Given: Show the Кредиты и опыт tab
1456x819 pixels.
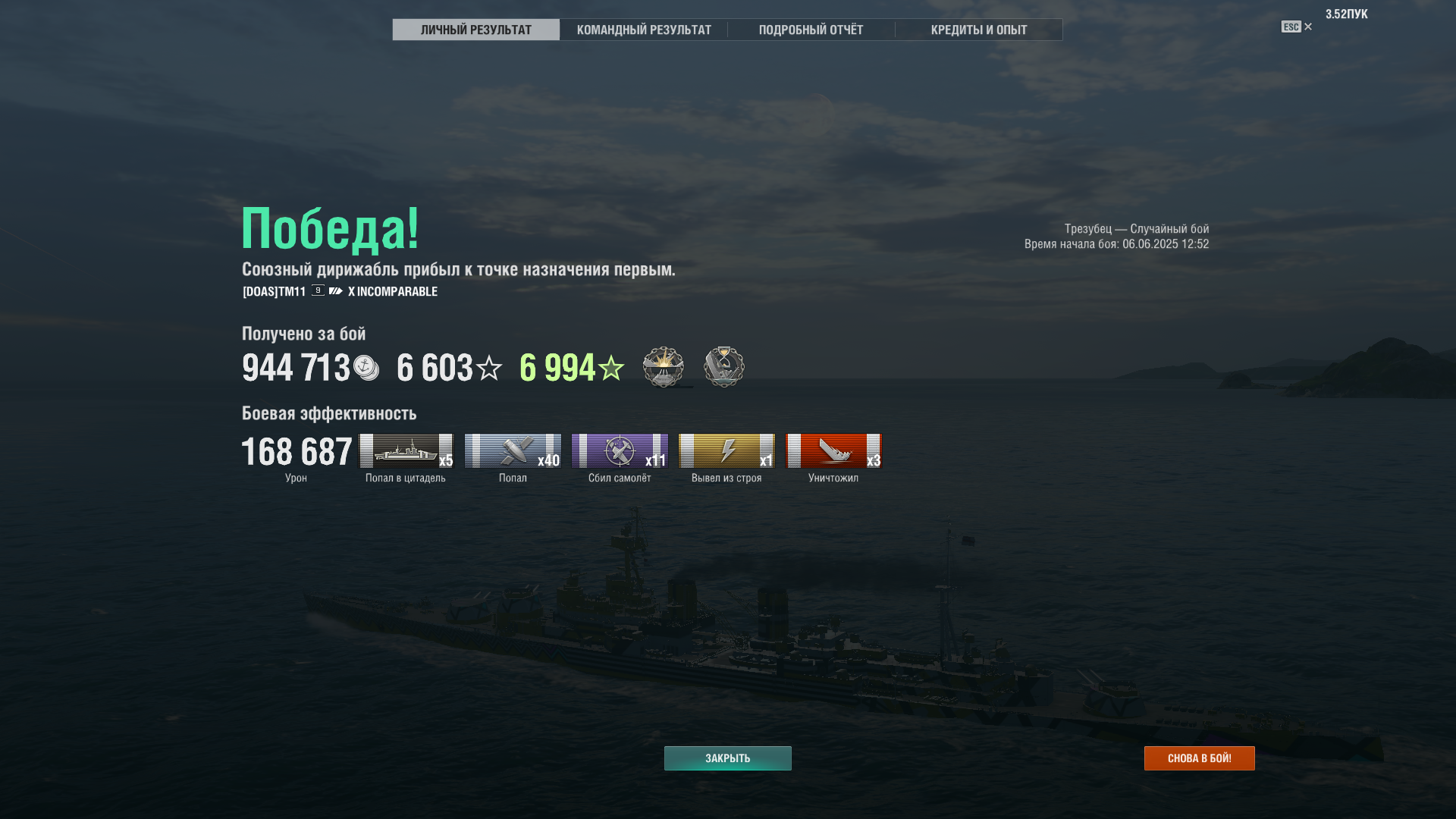Looking at the screenshot, I should [x=978, y=30].
